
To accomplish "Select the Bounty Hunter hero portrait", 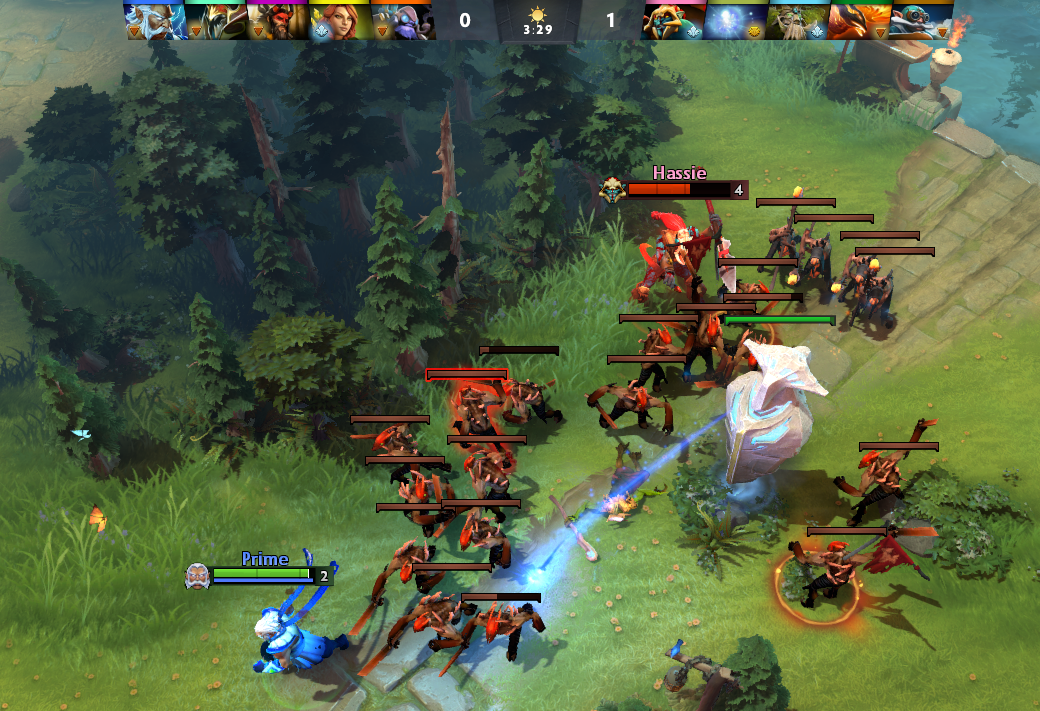I will pos(673,20).
